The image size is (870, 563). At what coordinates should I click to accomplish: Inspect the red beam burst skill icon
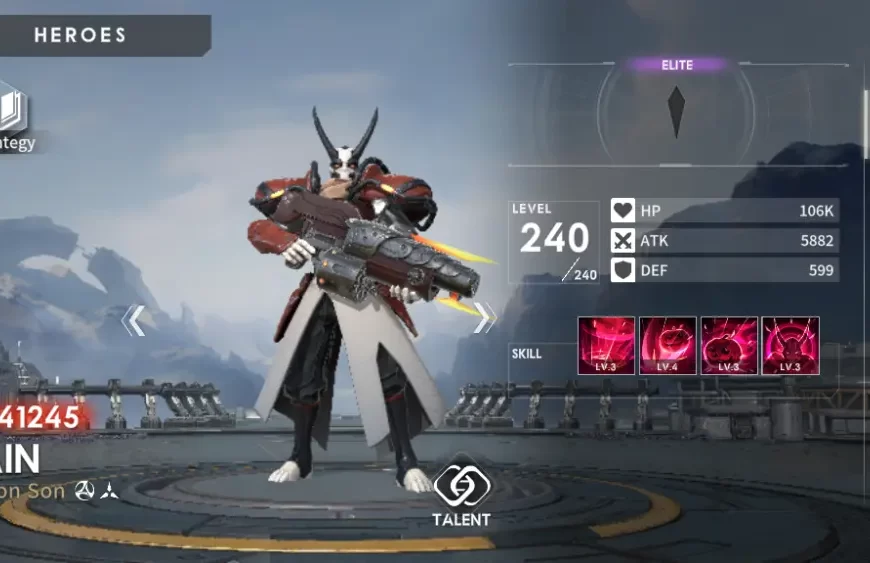pos(606,346)
